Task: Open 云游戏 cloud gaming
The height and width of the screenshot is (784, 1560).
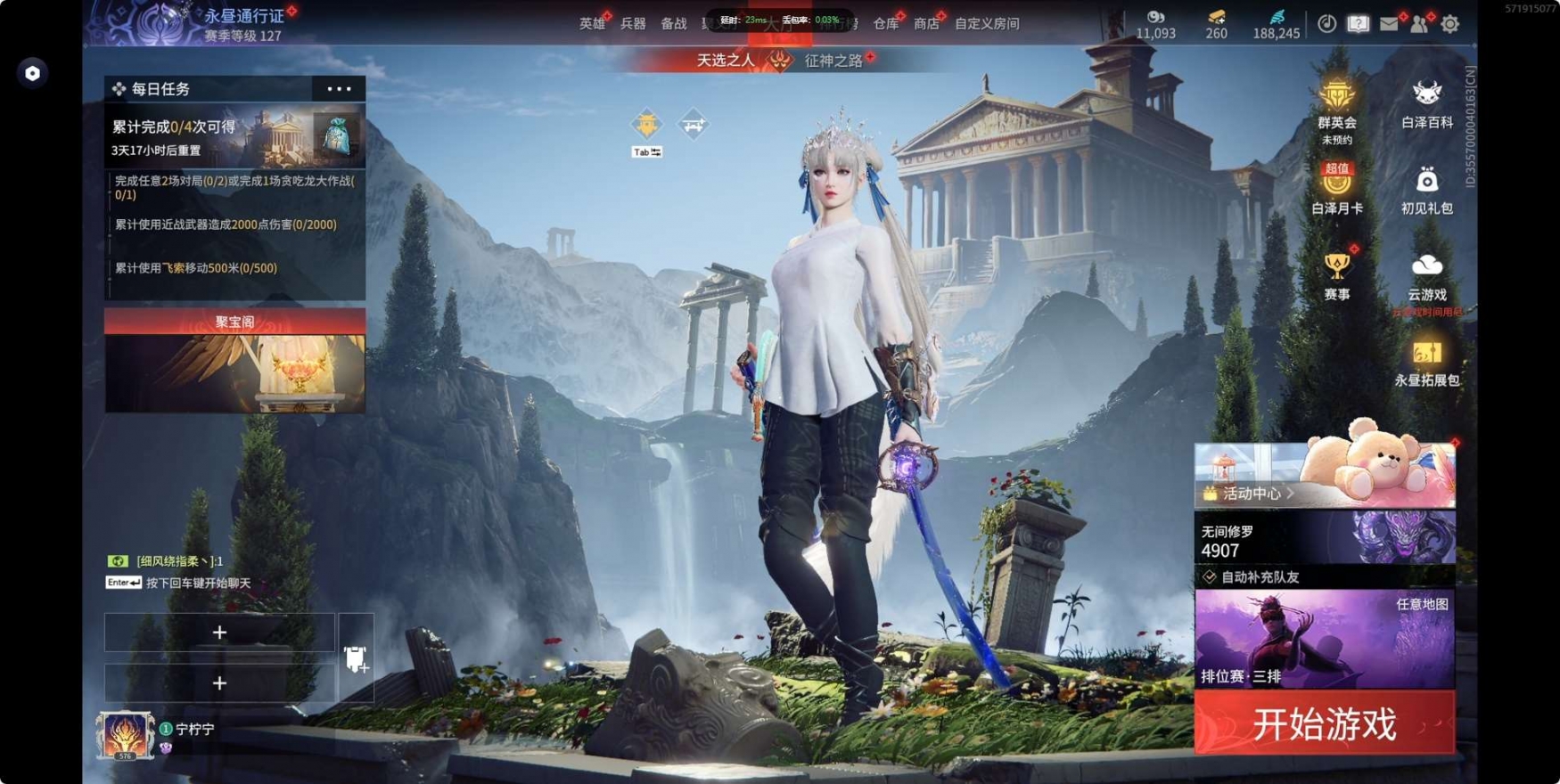Action: pyautogui.click(x=1426, y=274)
